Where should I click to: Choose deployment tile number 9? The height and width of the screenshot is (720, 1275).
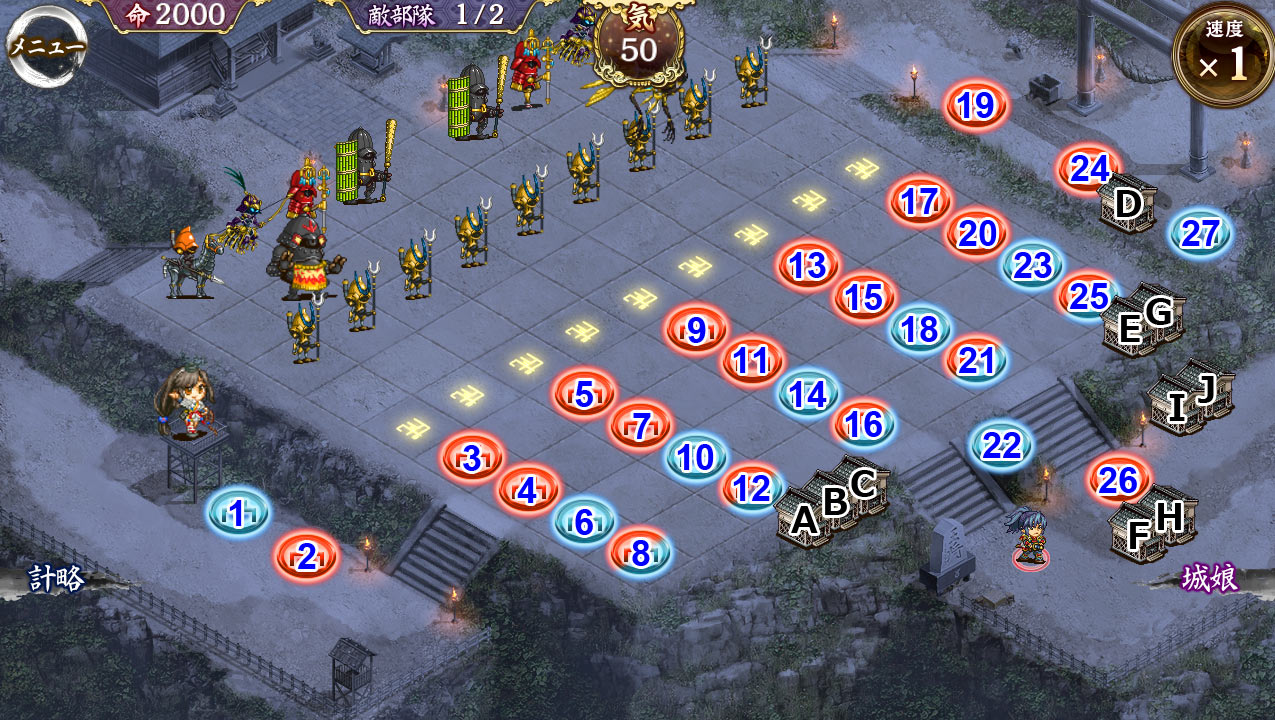click(696, 330)
